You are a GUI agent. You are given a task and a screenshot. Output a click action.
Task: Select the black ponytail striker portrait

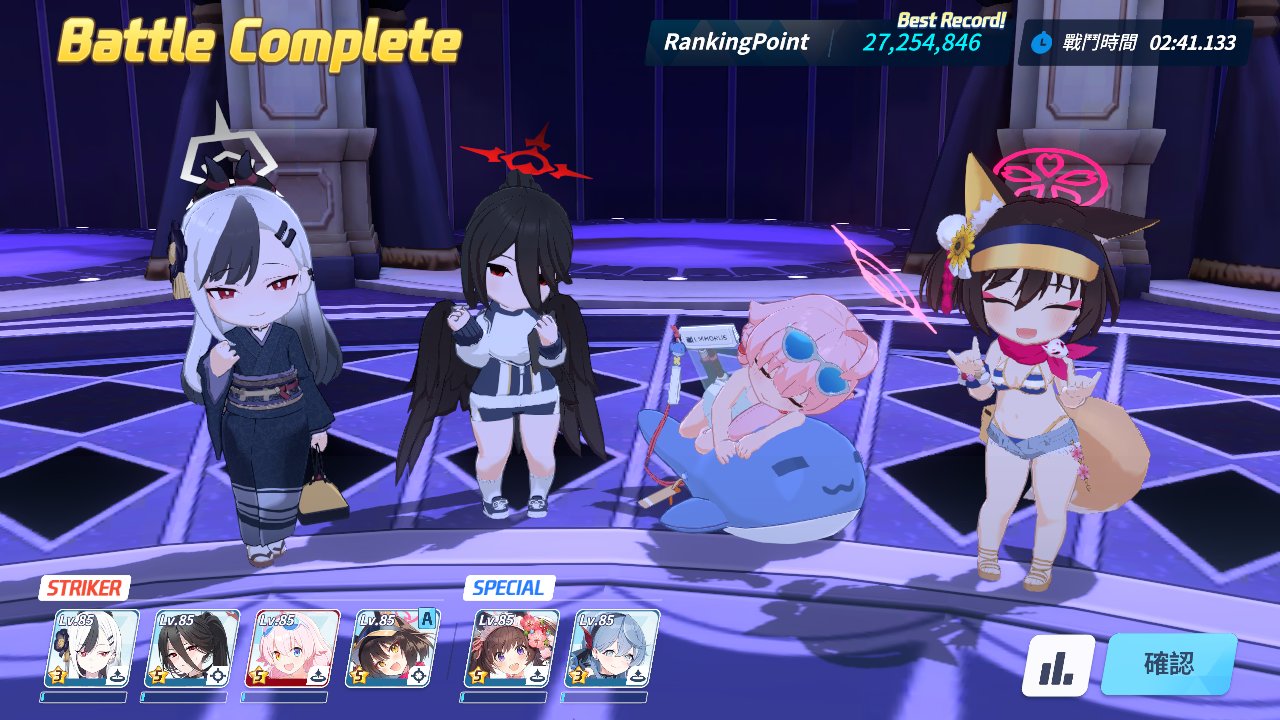coord(192,648)
